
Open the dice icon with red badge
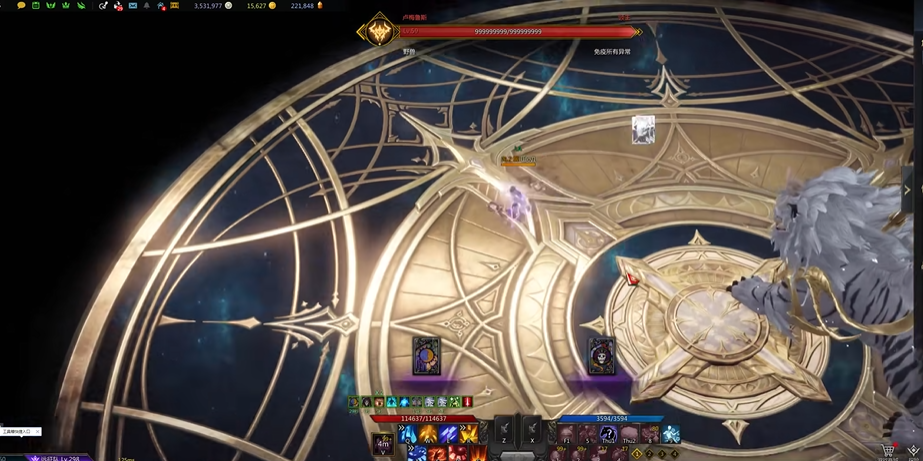click(x=117, y=6)
